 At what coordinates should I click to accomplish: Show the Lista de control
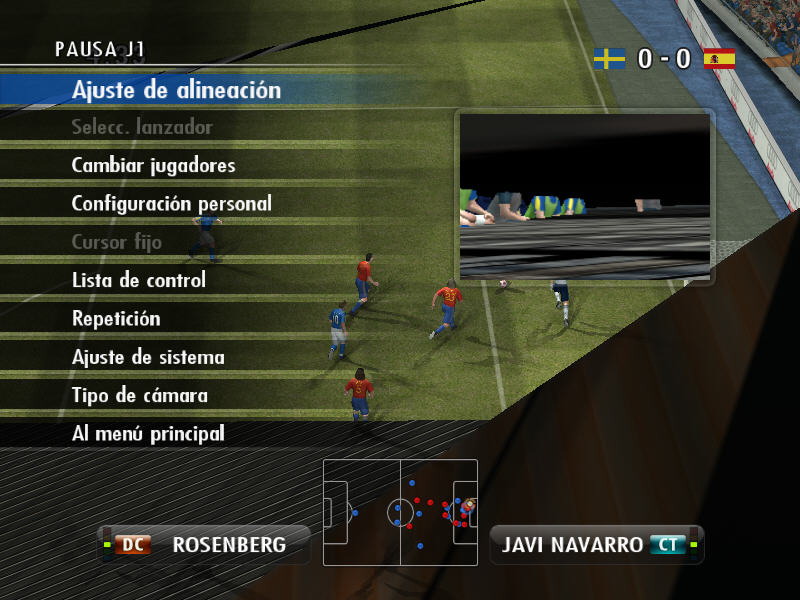click(138, 280)
